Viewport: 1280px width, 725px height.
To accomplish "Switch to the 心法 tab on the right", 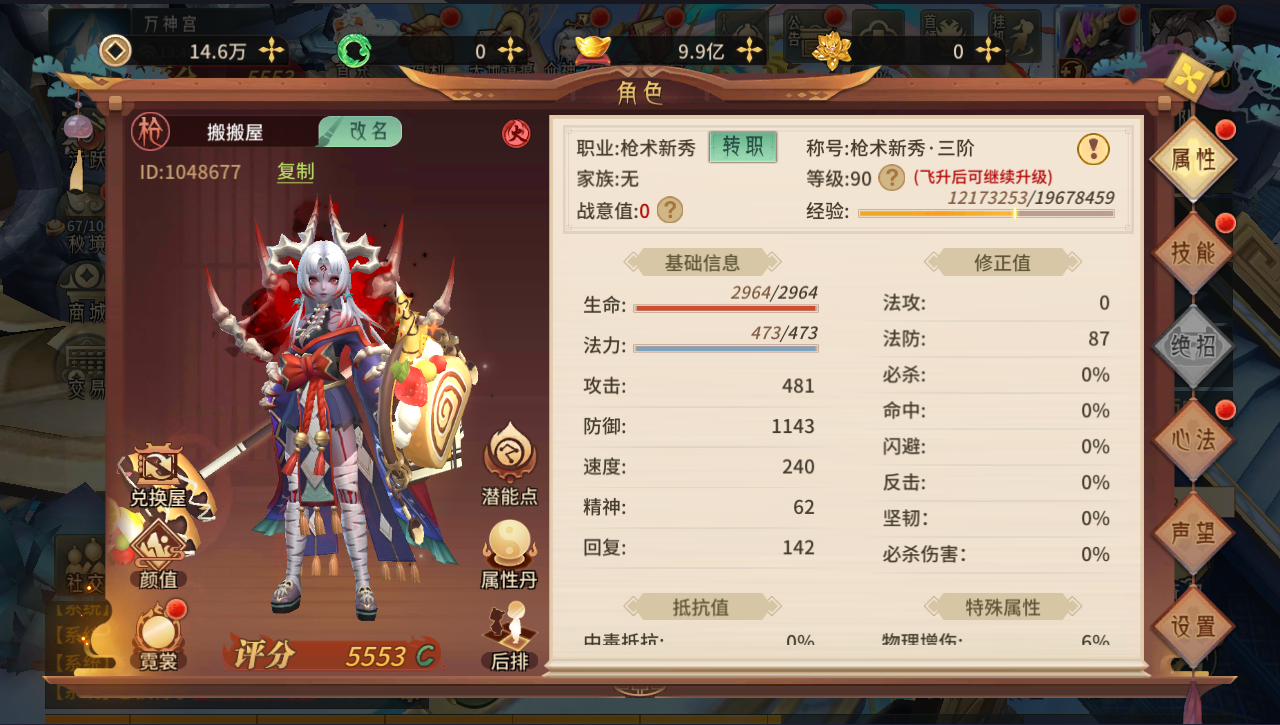I will [1192, 438].
